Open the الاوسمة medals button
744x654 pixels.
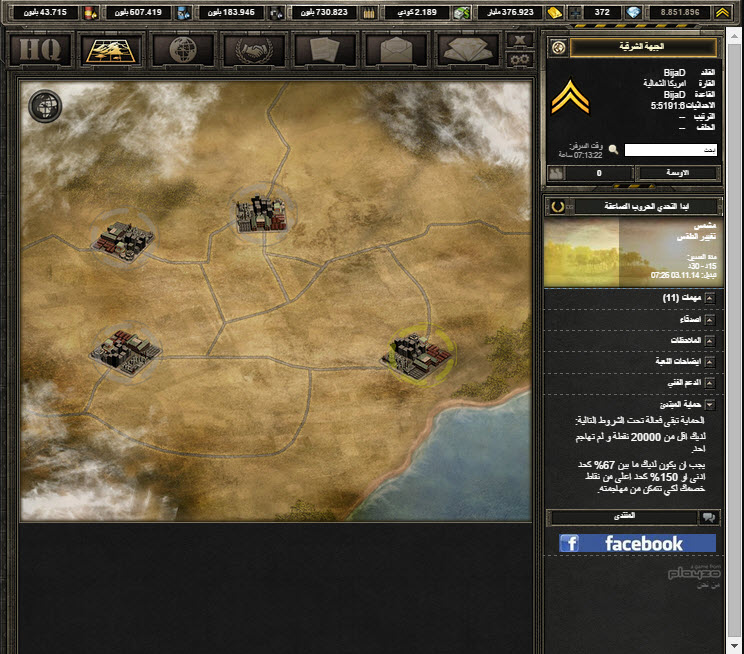pos(677,173)
